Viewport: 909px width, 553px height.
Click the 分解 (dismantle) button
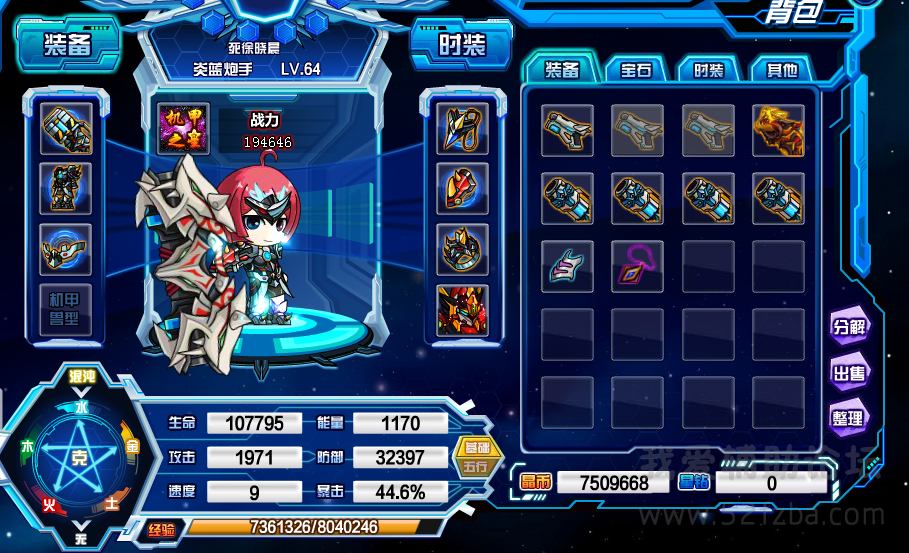coord(848,327)
